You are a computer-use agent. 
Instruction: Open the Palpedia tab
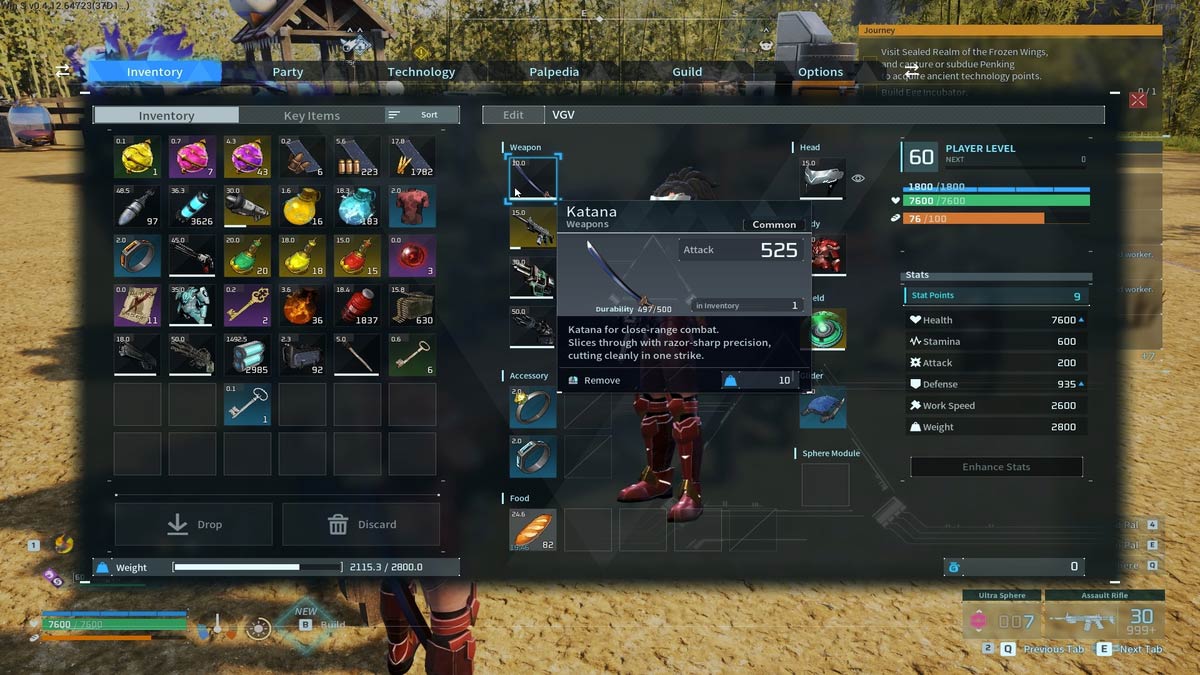click(x=554, y=72)
